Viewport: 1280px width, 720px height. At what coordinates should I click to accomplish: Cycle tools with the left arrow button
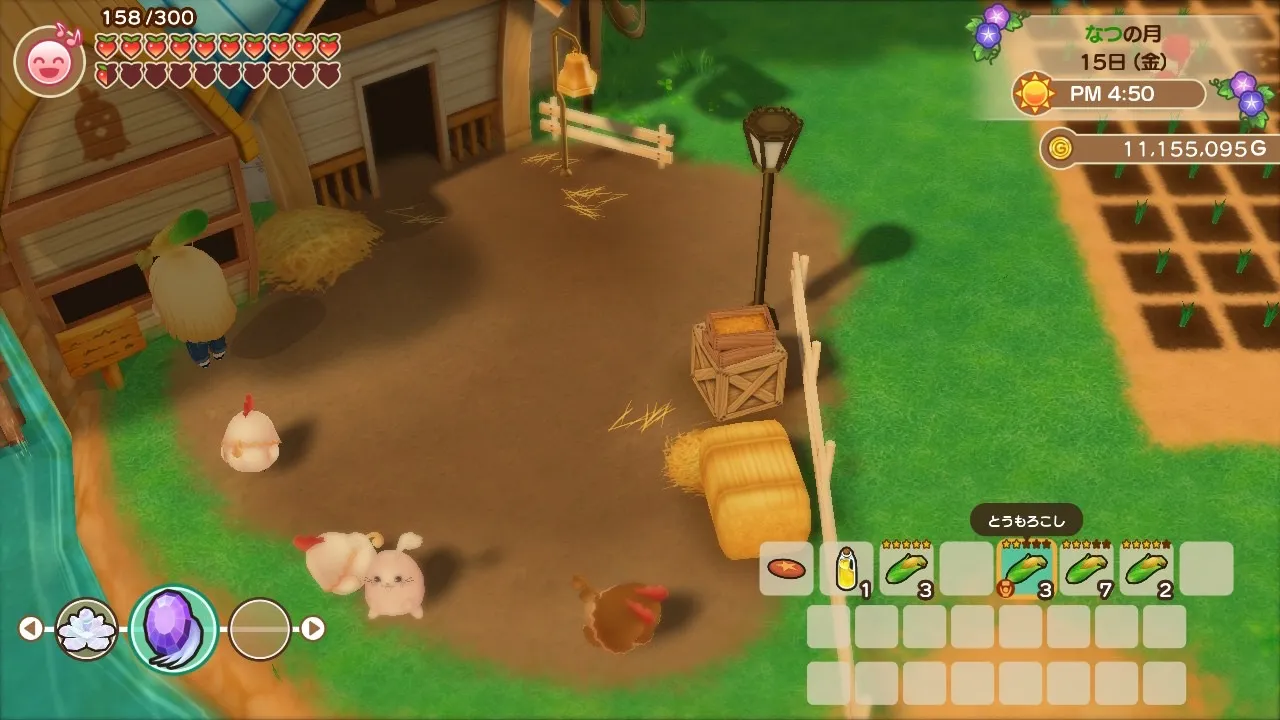click(x=31, y=628)
